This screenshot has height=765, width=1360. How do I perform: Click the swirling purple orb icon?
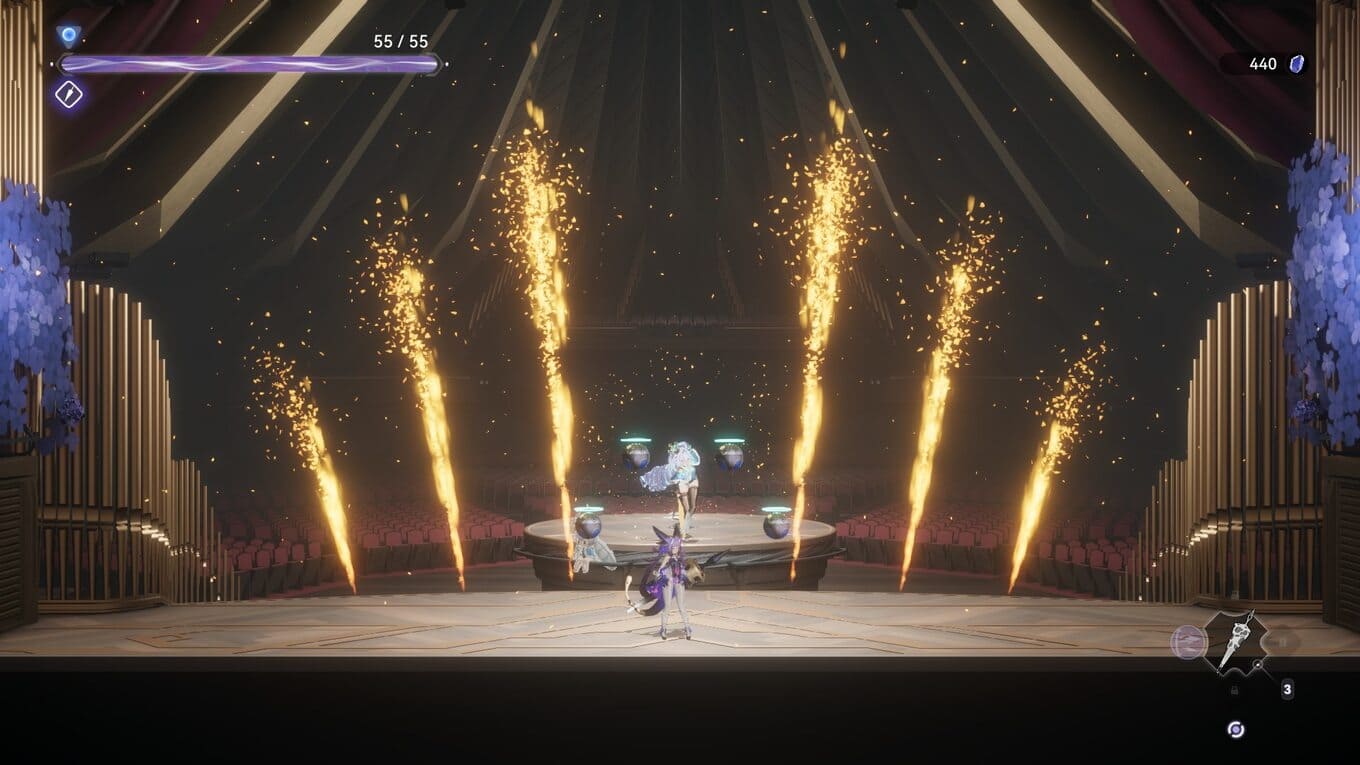[x=1236, y=729]
